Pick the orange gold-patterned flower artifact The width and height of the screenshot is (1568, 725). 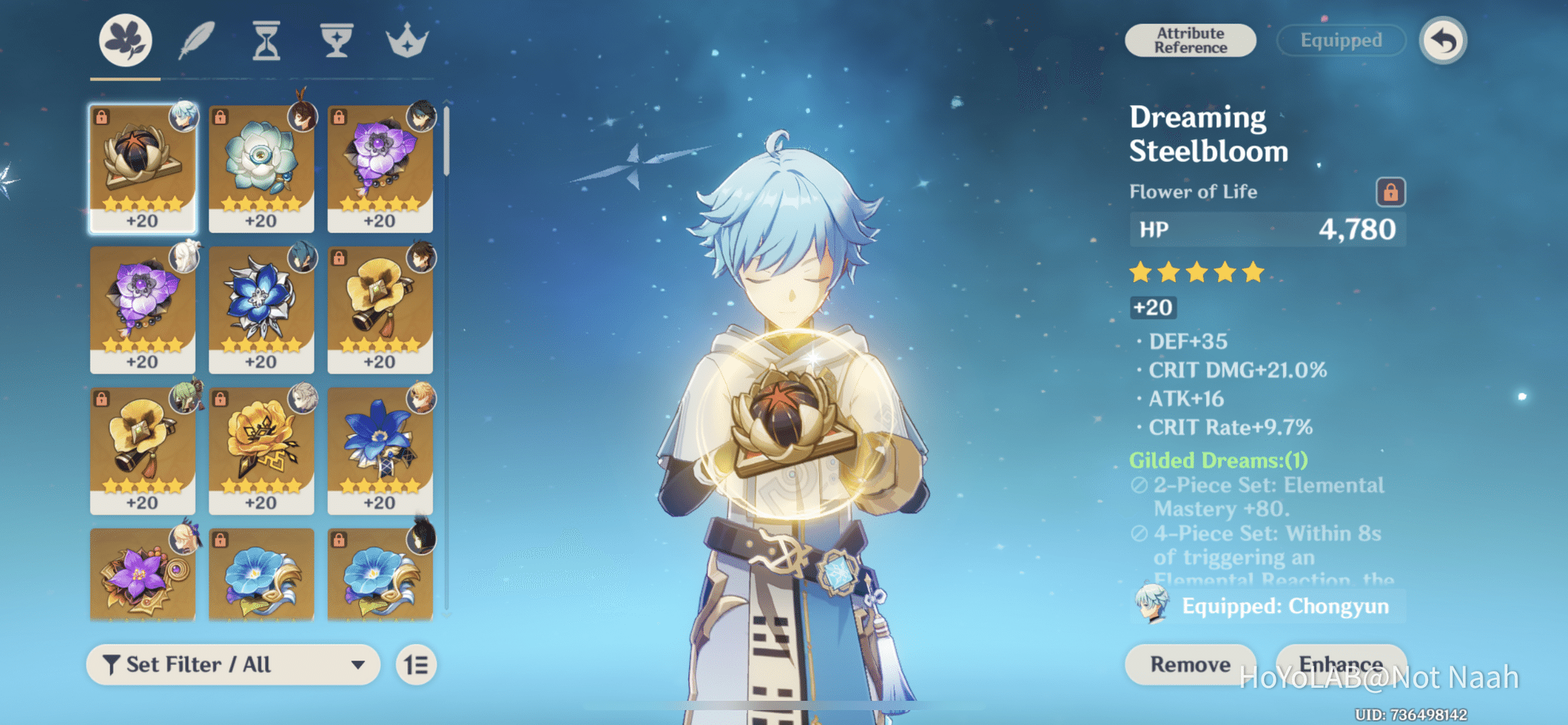tap(261, 449)
